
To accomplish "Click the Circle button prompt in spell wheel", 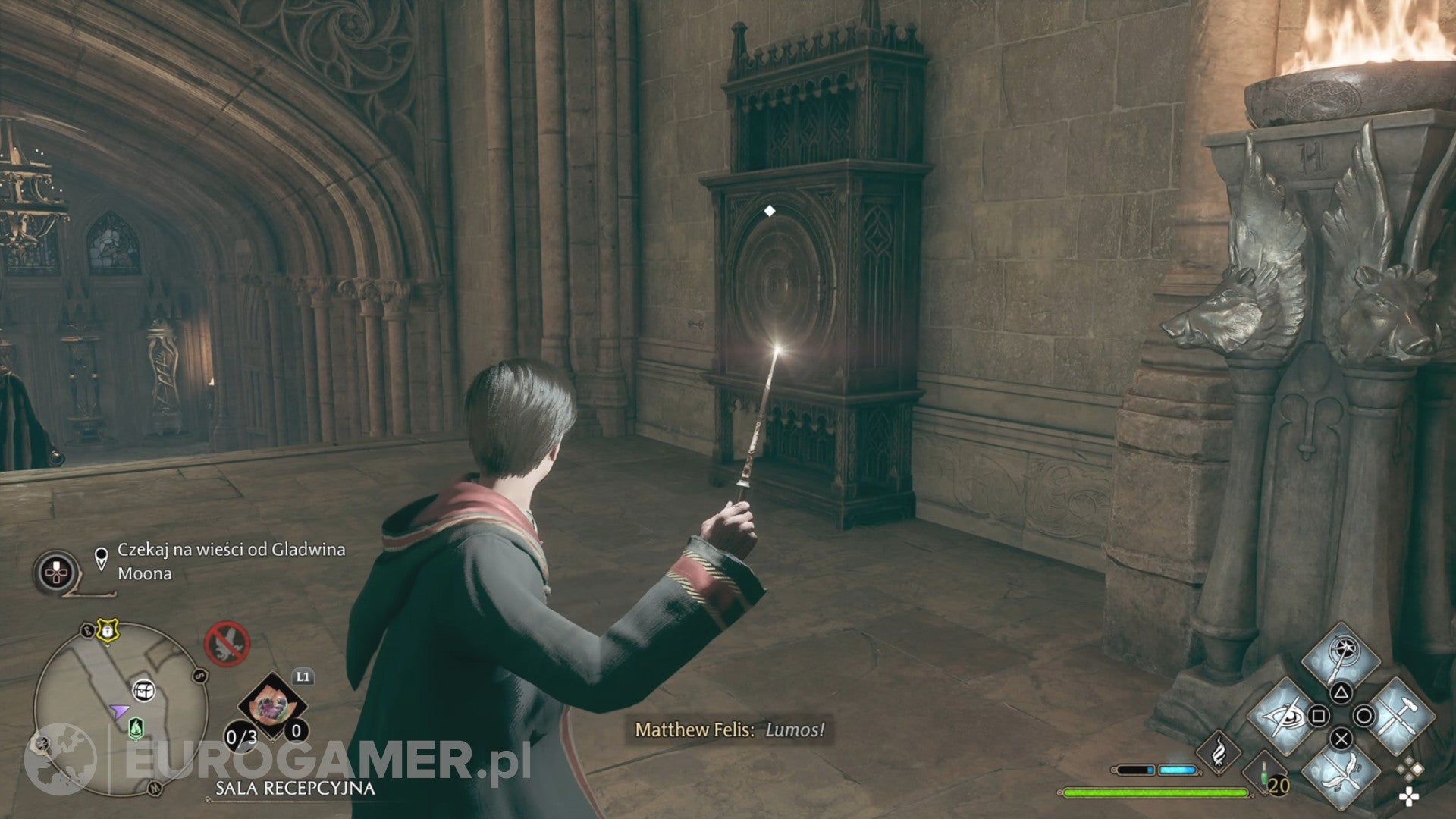I will pyautogui.click(x=1364, y=717).
